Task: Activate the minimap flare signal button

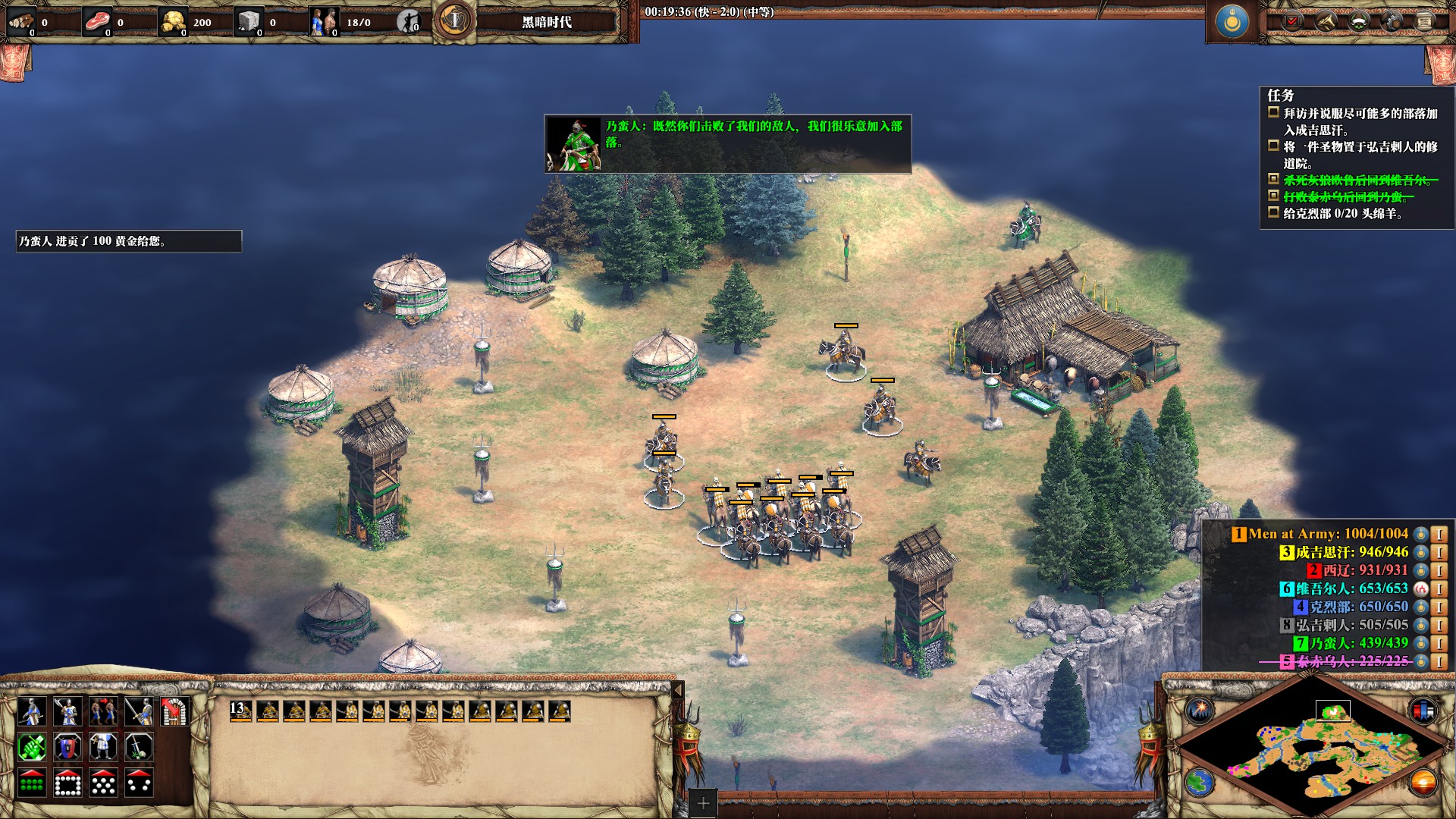Action: tap(1200, 711)
